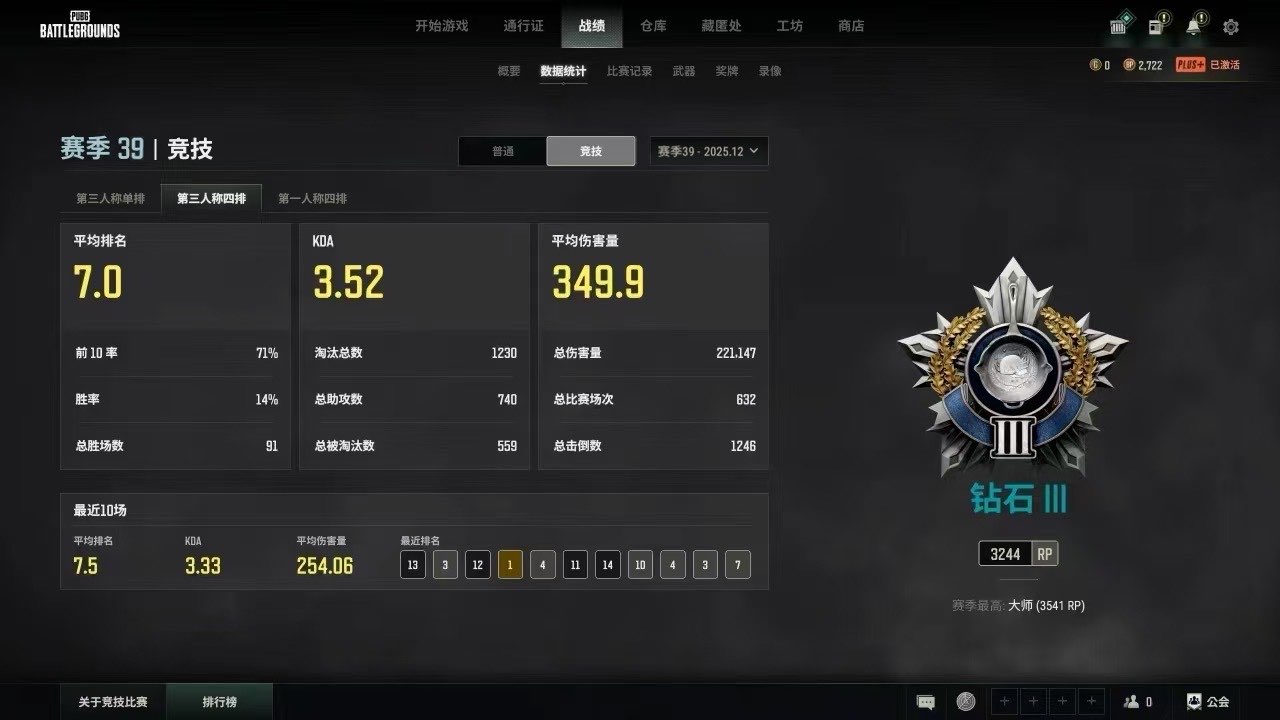This screenshot has height=720, width=1280.
Task: Select the 竞技 mode toggle
Action: pyautogui.click(x=590, y=150)
